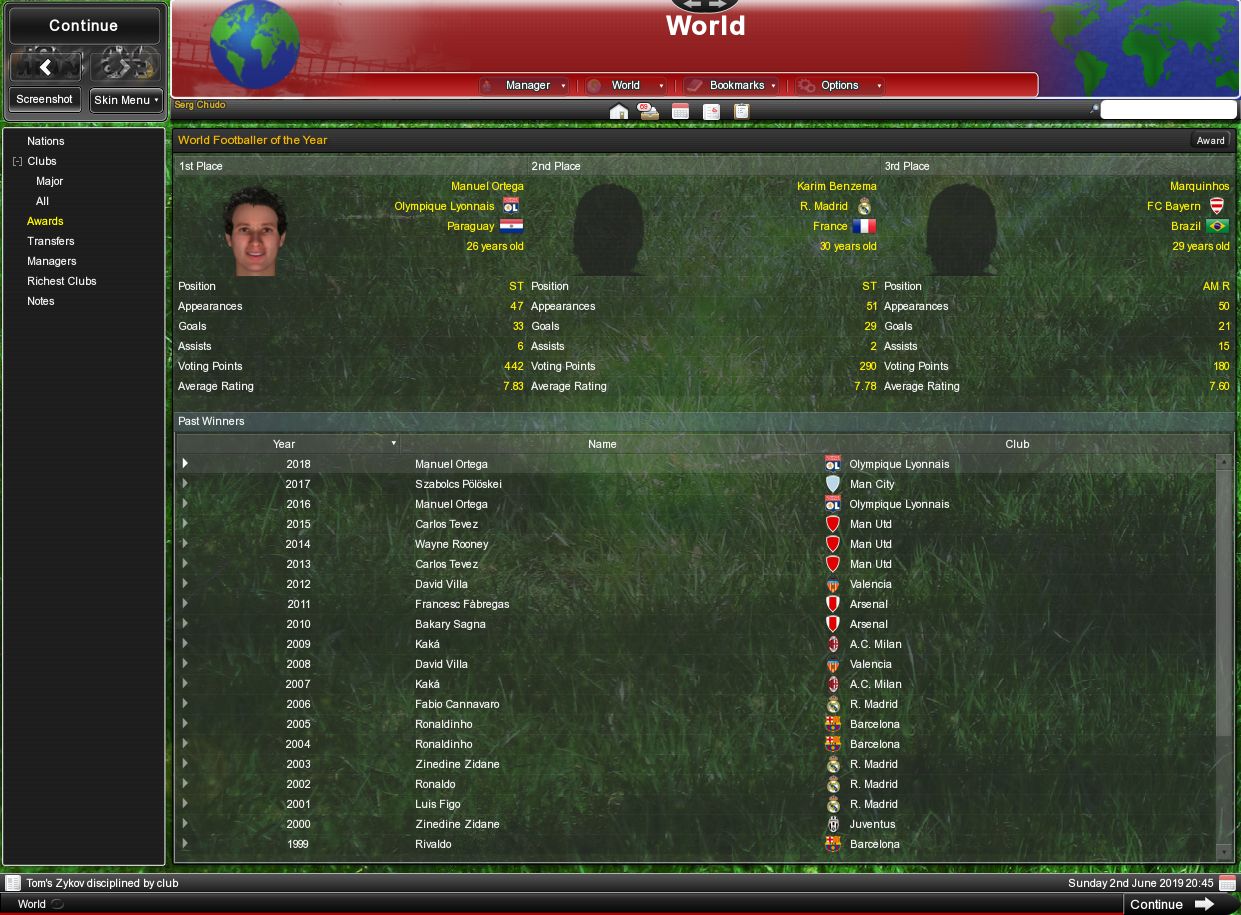Open the Transfers section
This screenshot has width=1241, height=915.
51,241
